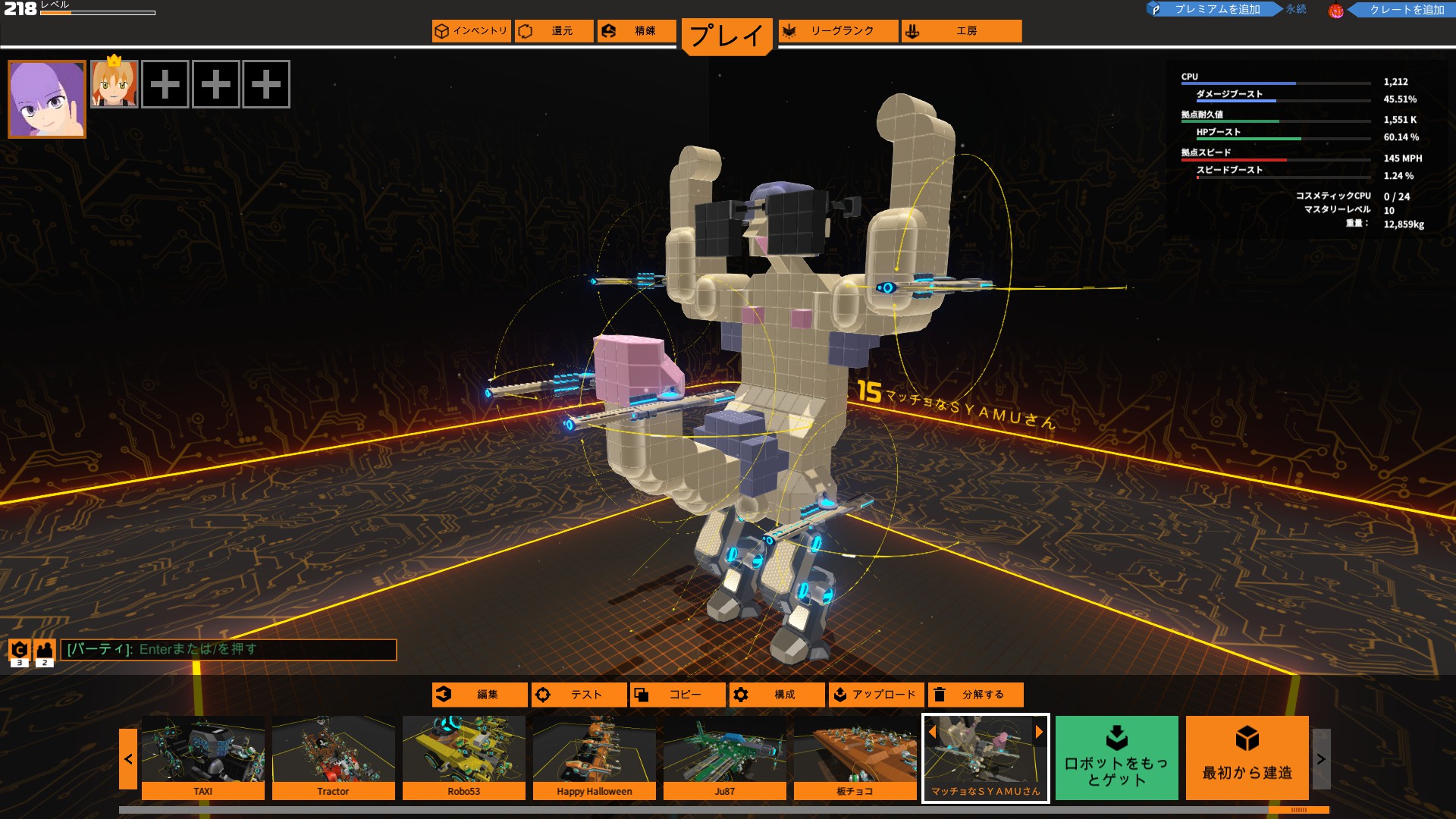Advance garage list with right arrow

(1323, 759)
